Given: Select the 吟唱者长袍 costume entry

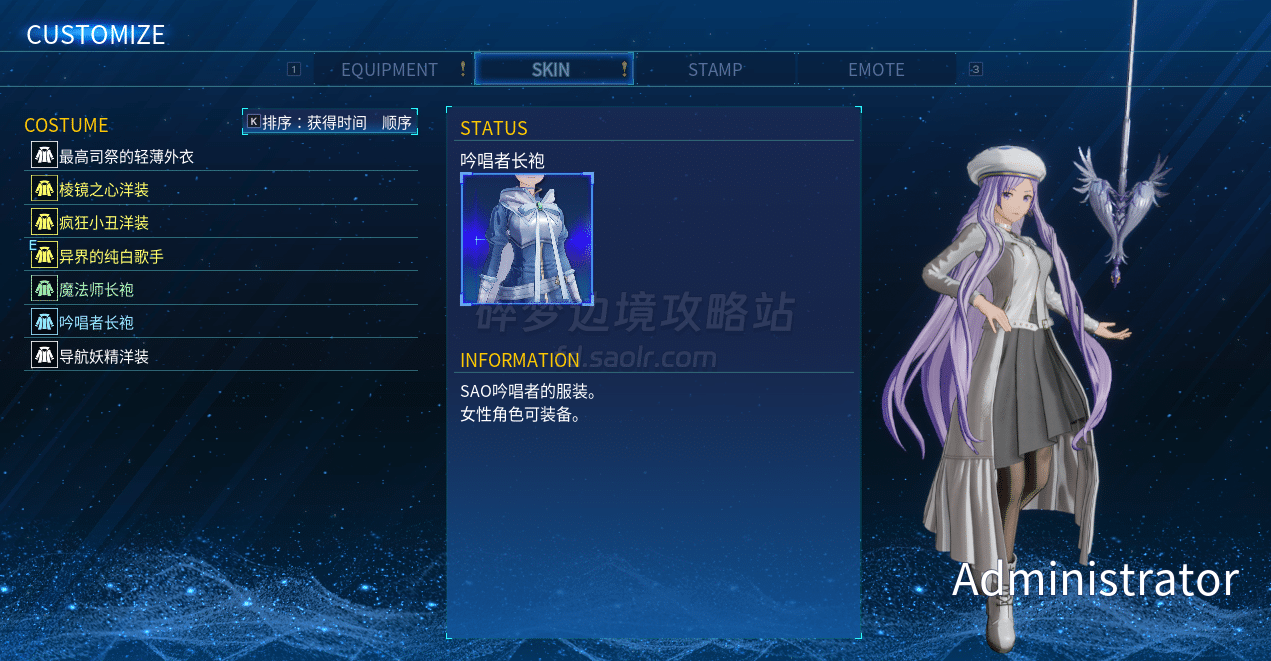Looking at the screenshot, I should coord(96,322).
